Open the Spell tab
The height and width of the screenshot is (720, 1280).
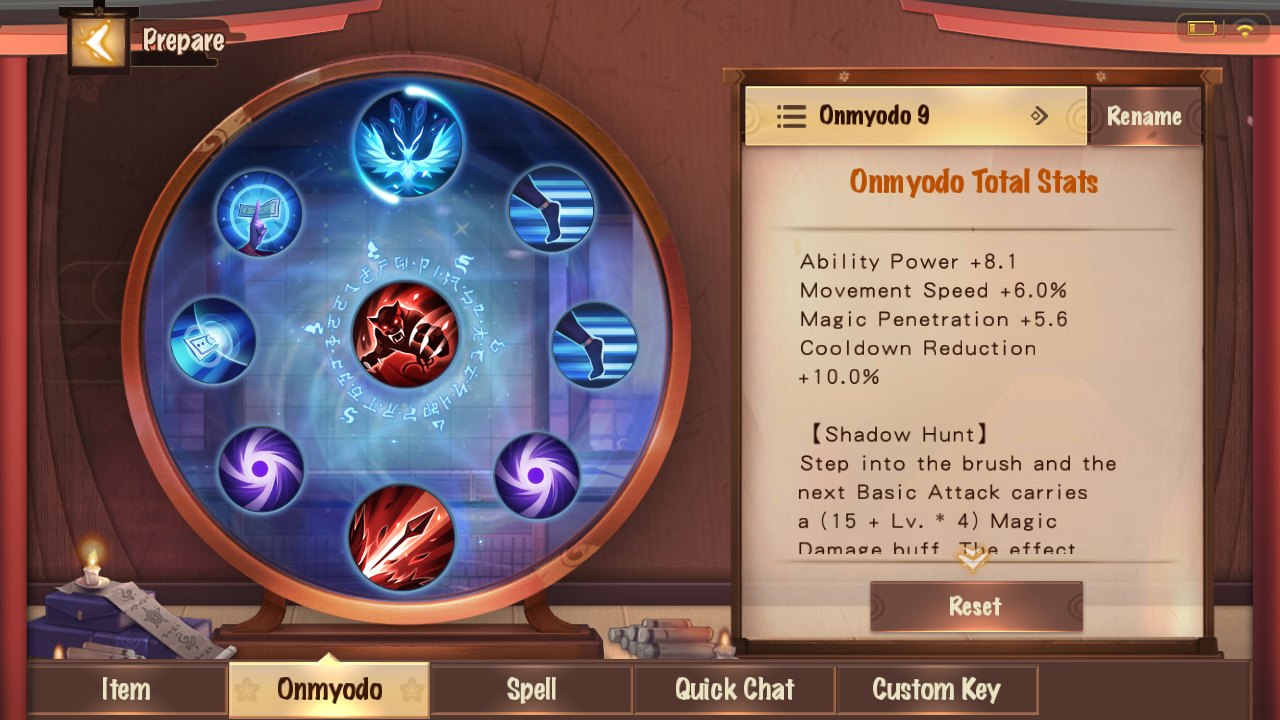pos(531,689)
